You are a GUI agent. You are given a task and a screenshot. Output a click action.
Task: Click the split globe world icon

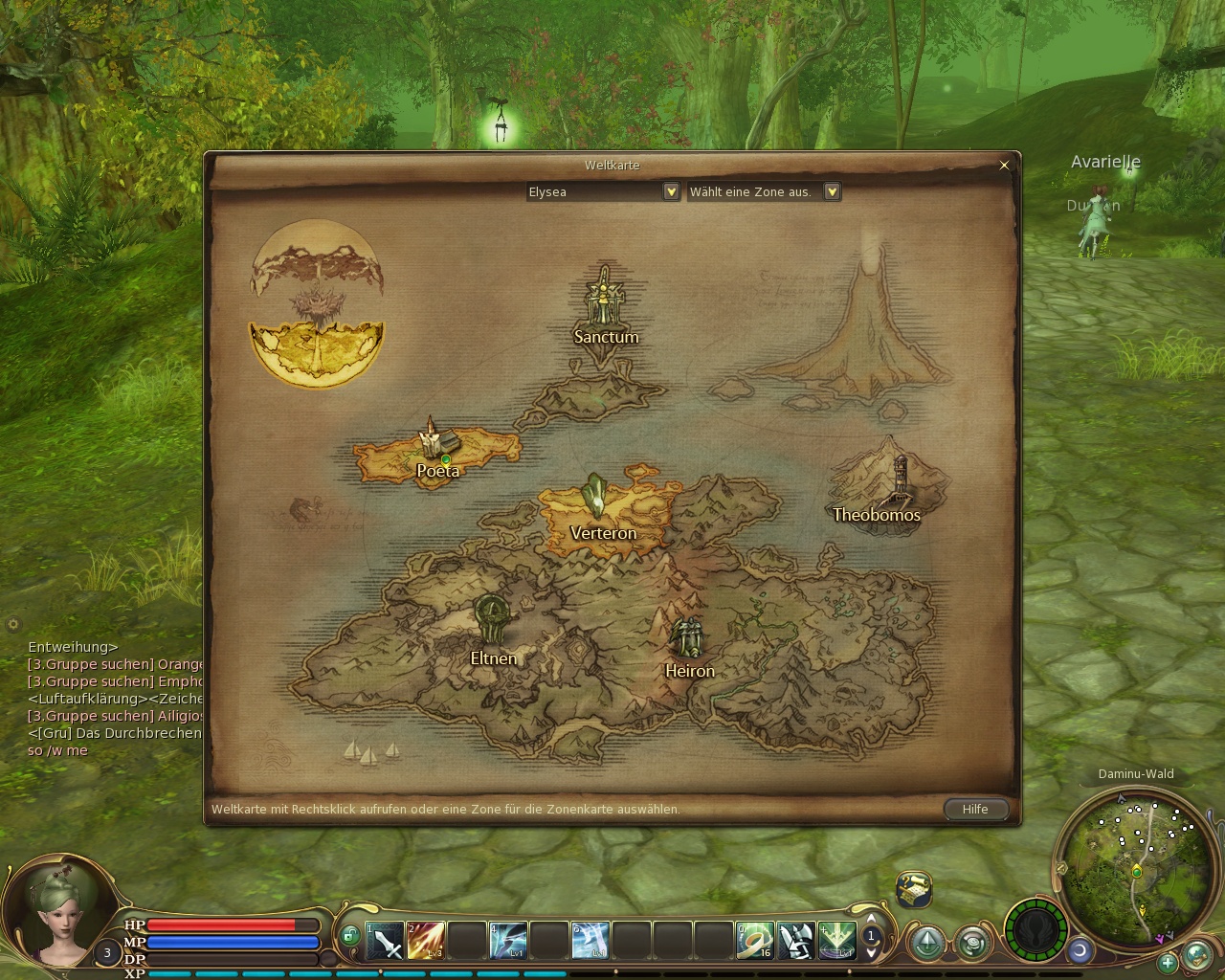(317, 304)
